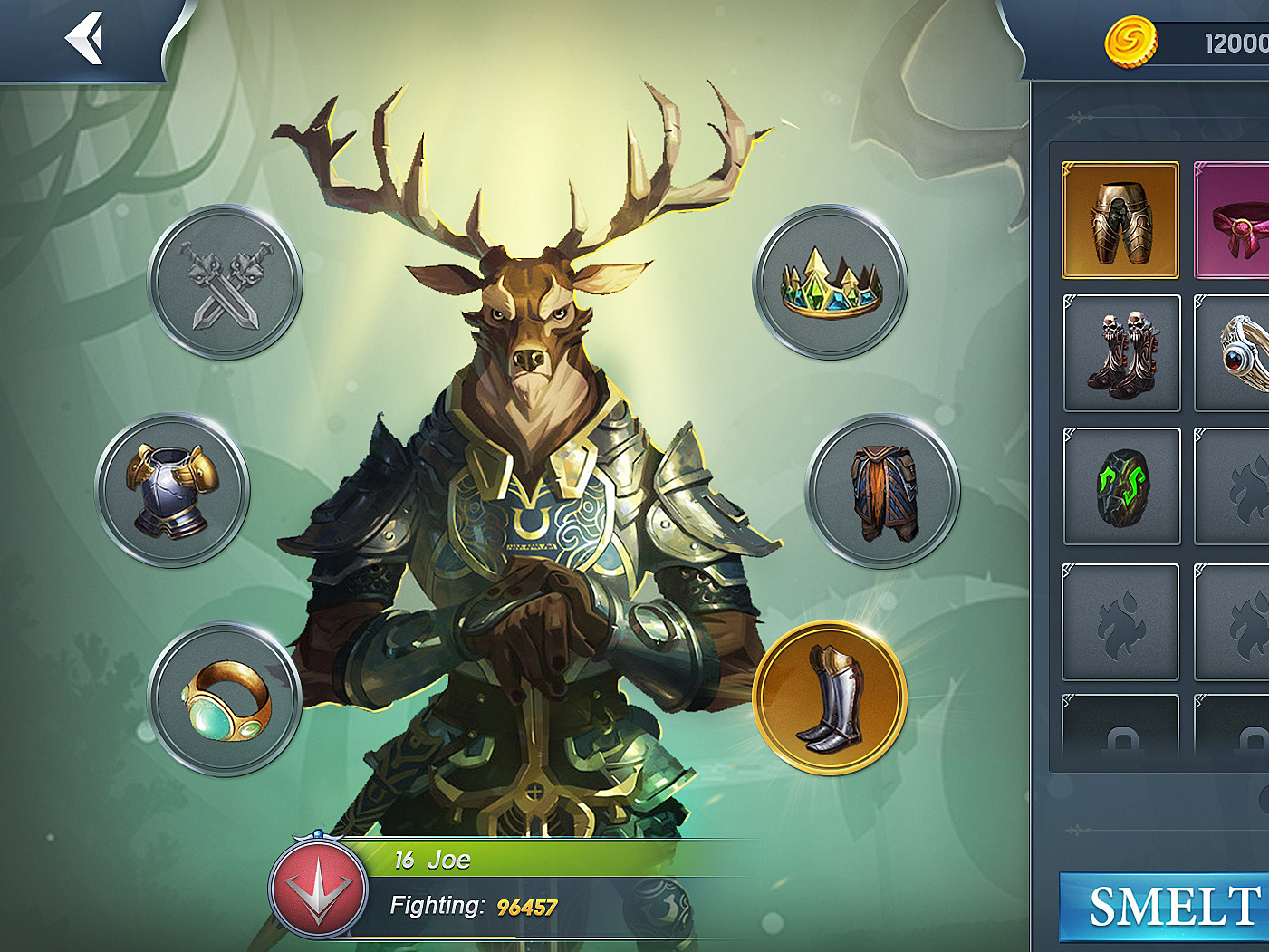Screen dimensions: 1269x952
Task: Click the red class emblem badge
Action: click(x=318, y=889)
